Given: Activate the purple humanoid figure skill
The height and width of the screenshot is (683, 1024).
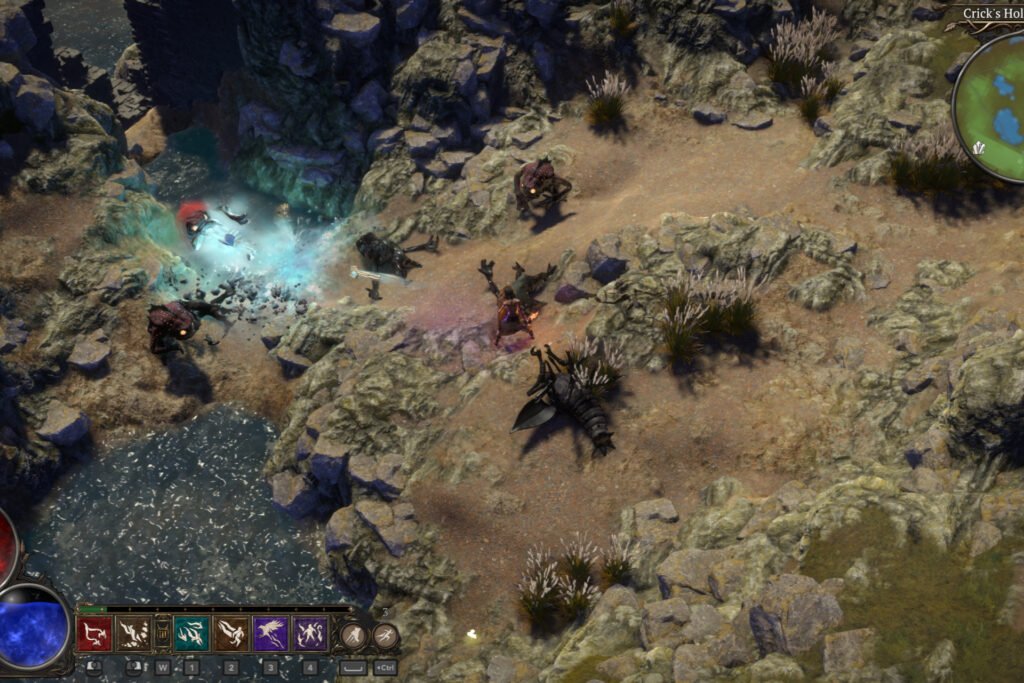Looking at the screenshot, I should point(311,633).
